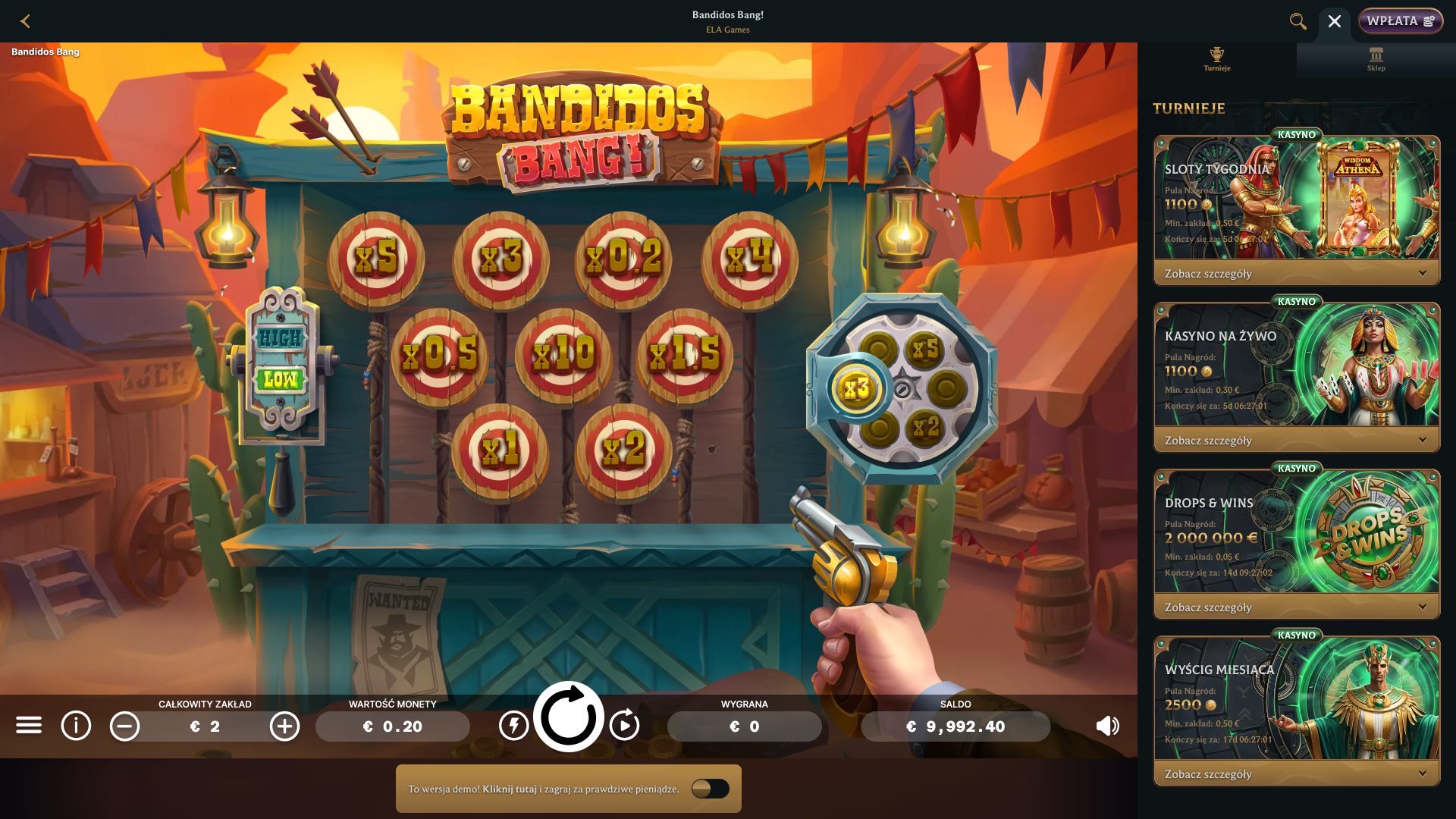Switch to the Sklep tab
This screenshot has height=819, width=1456.
1376,59
